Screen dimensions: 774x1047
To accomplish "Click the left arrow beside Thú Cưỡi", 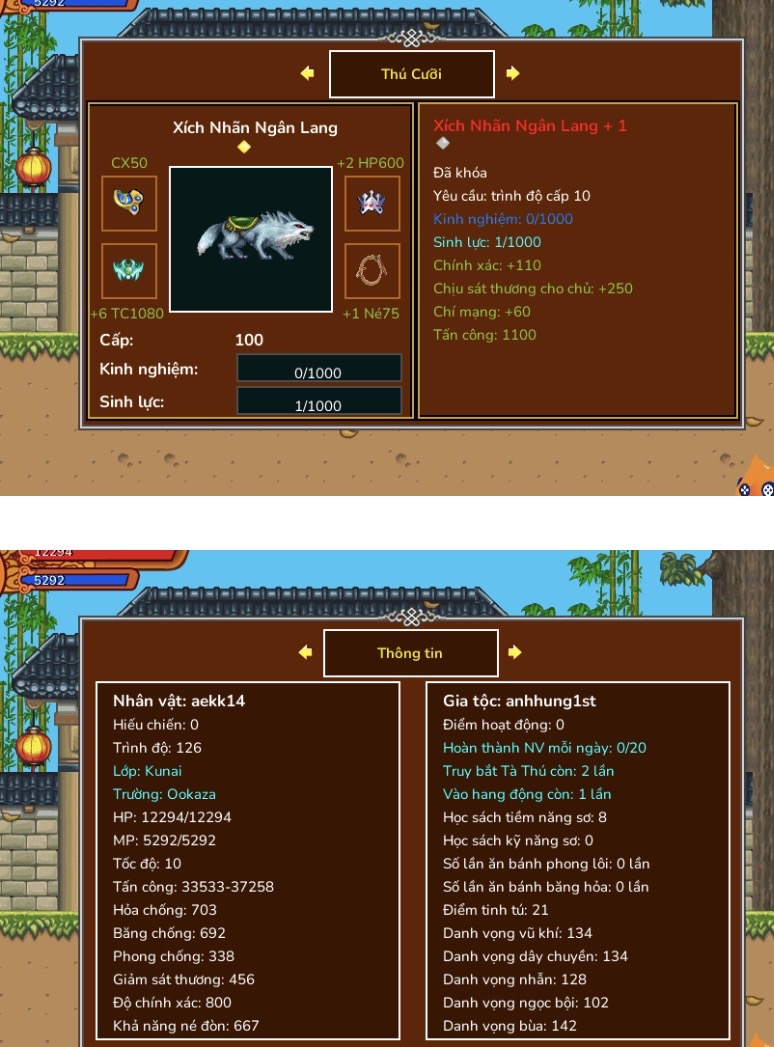I will 307,73.
